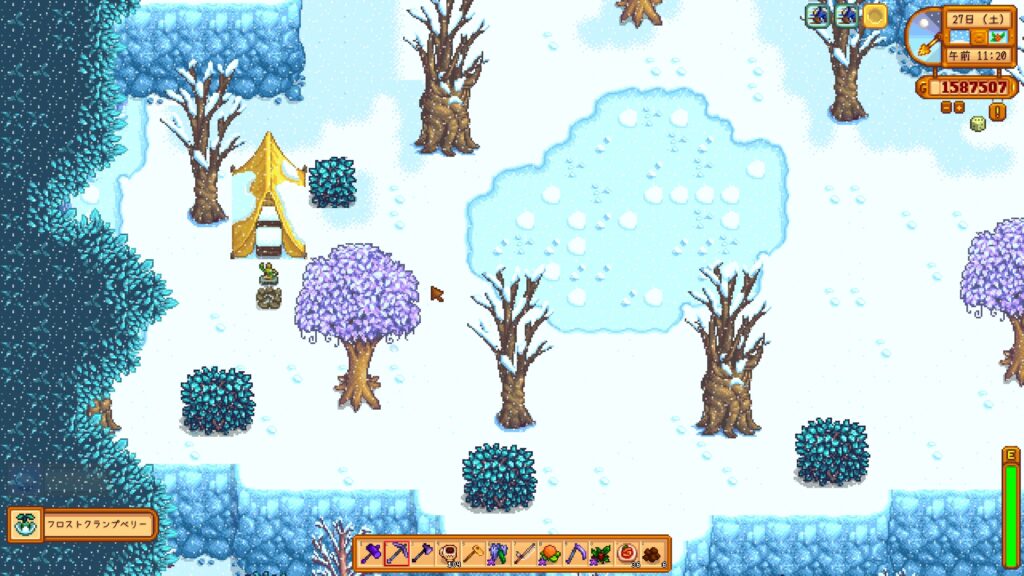This screenshot has width=1024, height=576.
Task: Select the purple flower bundle item
Action: 499,552
